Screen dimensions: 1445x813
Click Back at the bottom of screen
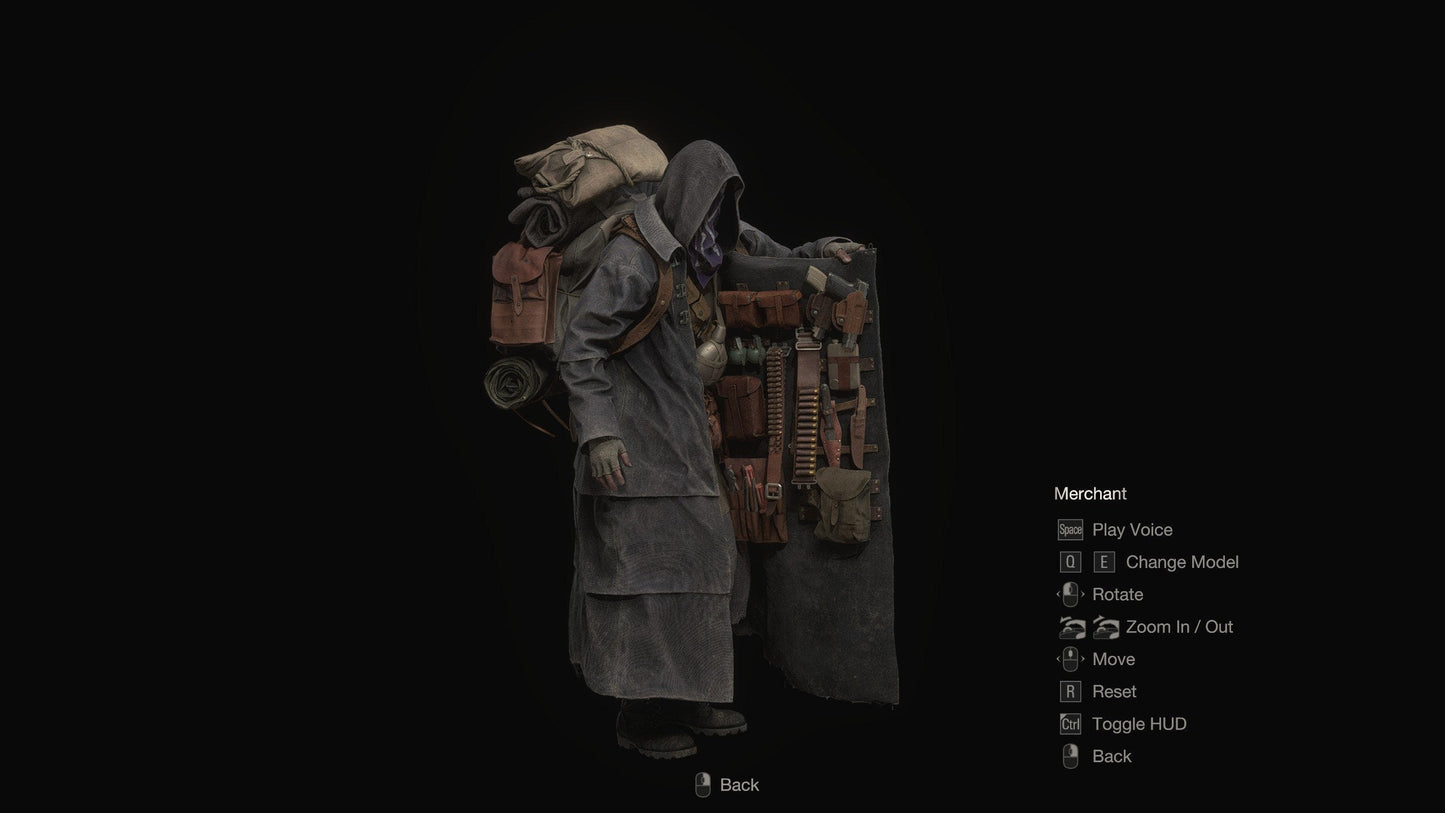click(740, 784)
